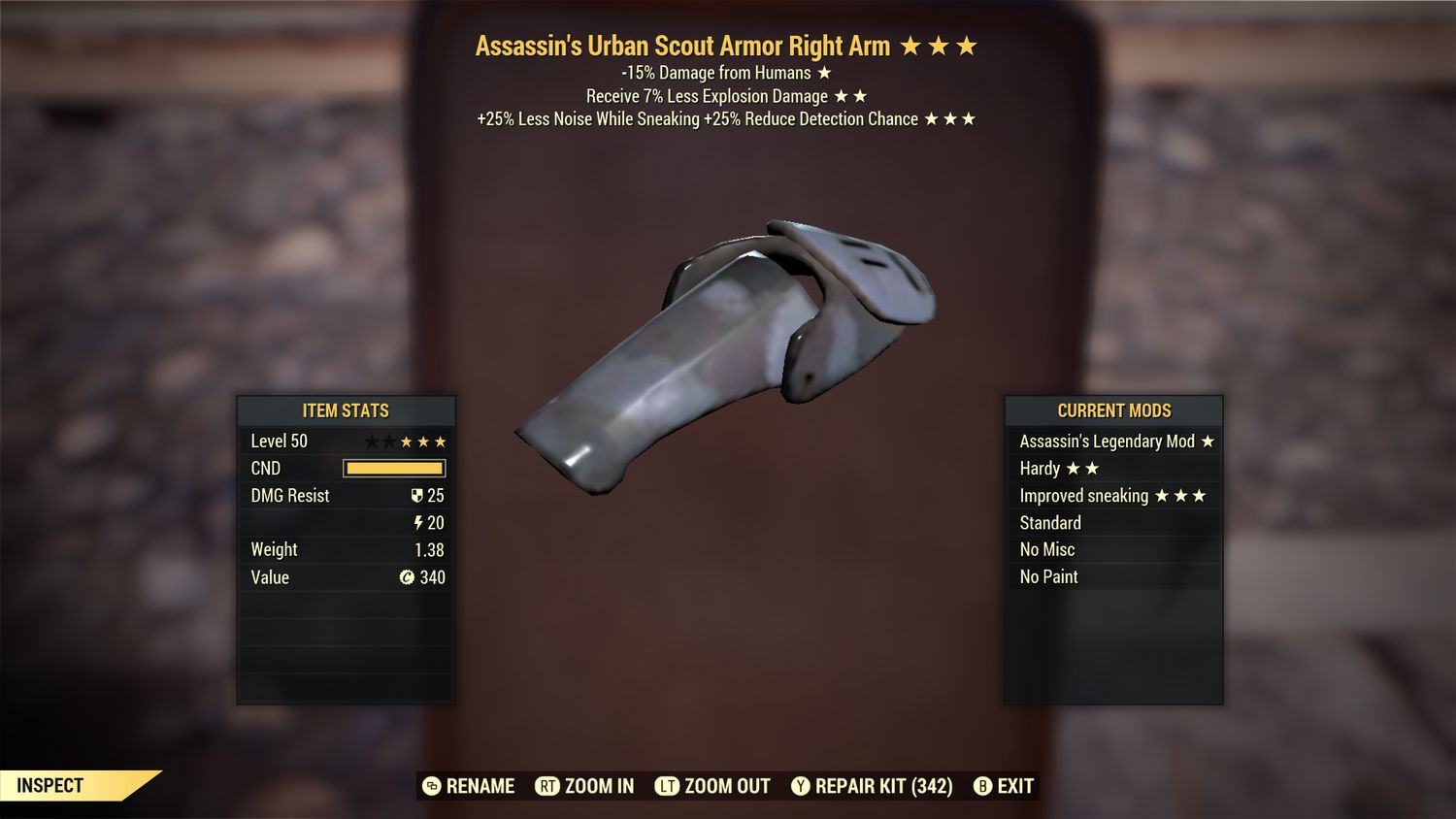Toggle the star beside Assassin's Legendary Mod
The height and width of the screenshot is (819, 1456).
click(1208, 441)
